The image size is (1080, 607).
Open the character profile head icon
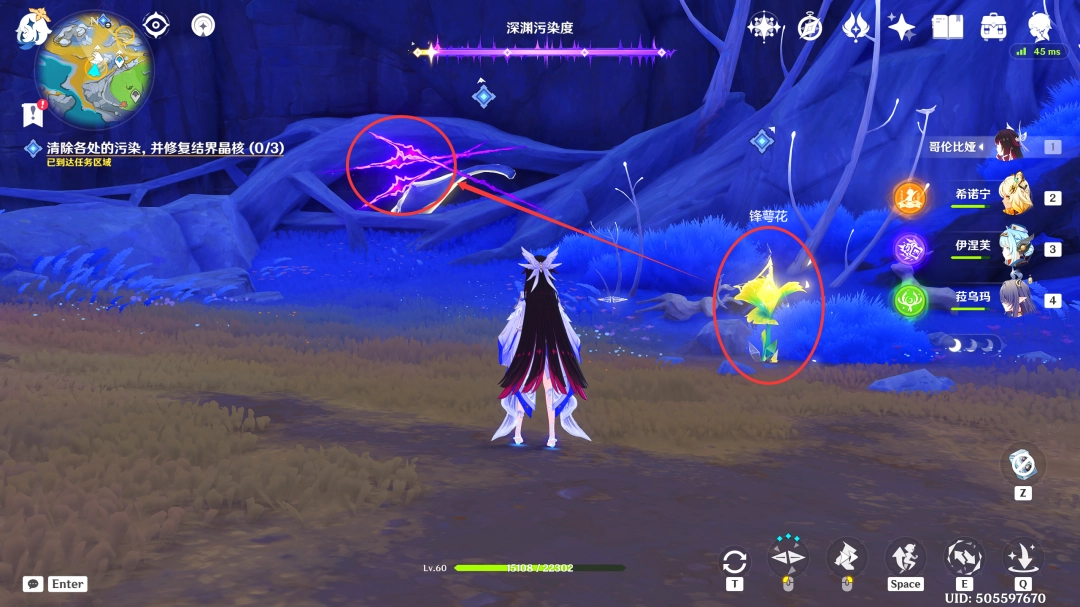tap(1040, 27)
